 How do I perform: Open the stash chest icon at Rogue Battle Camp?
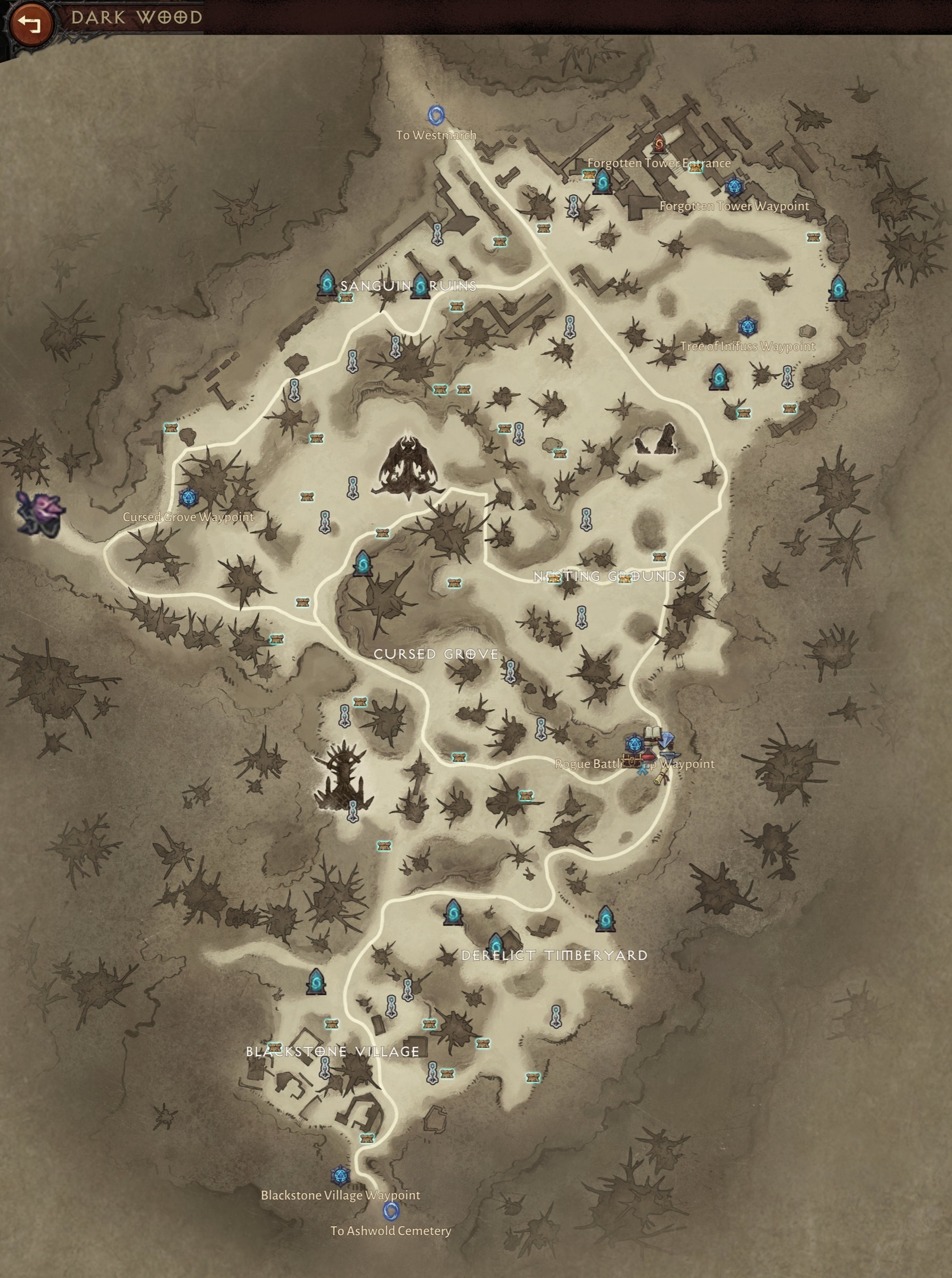[632, 760]
